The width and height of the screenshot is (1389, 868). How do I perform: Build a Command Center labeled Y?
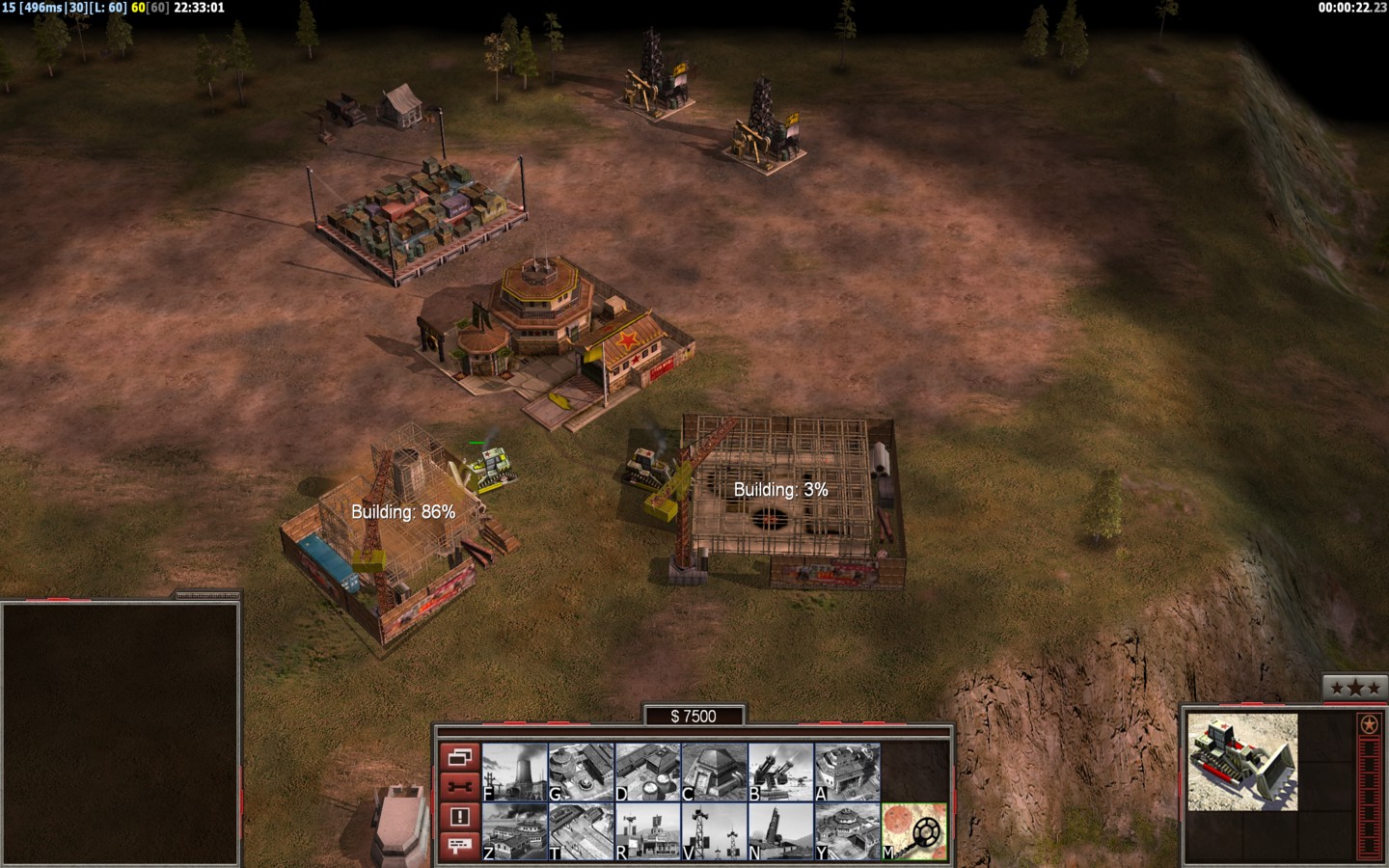[x=848, y=830]
